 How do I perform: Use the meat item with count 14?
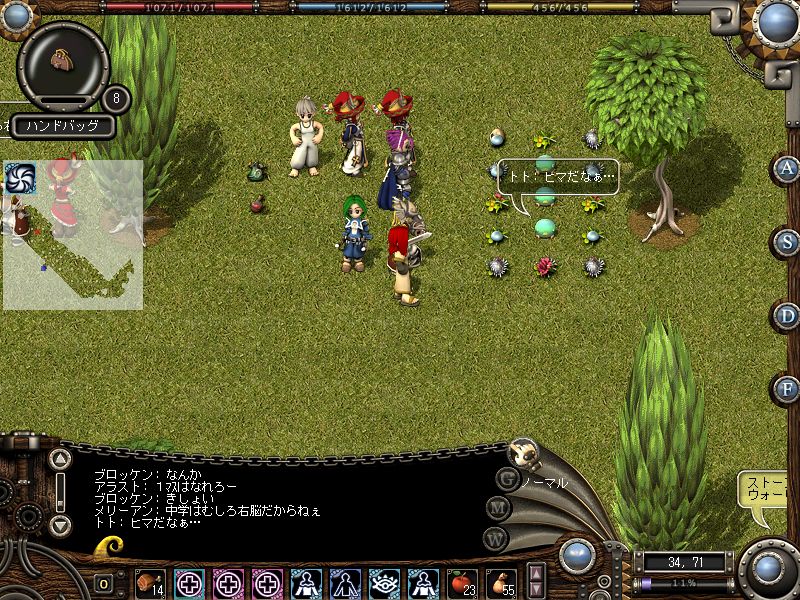(x=150, y=582)
